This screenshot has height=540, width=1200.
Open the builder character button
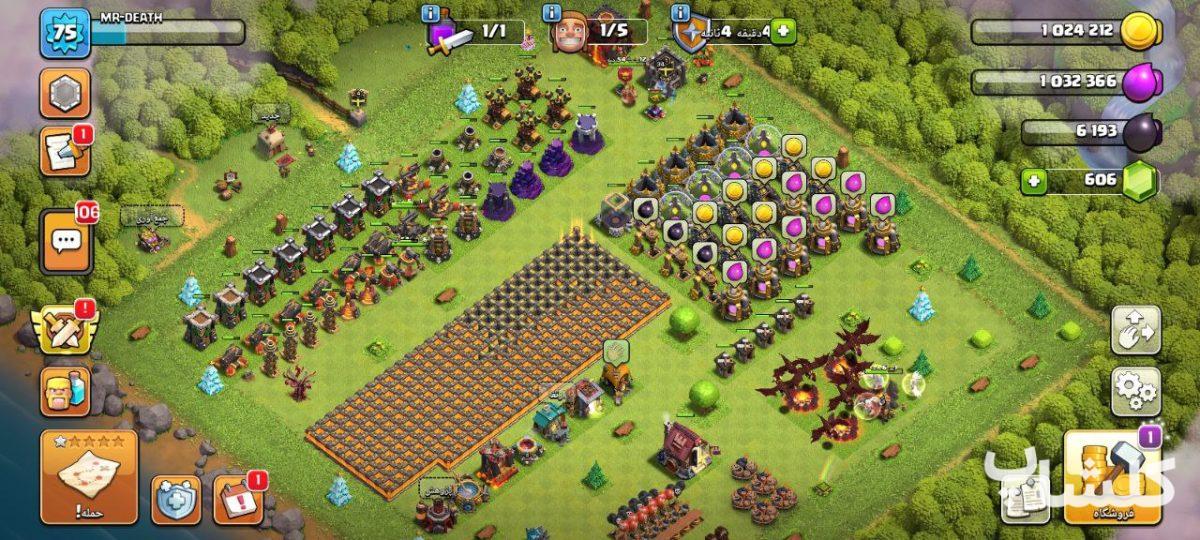(64, 389)
